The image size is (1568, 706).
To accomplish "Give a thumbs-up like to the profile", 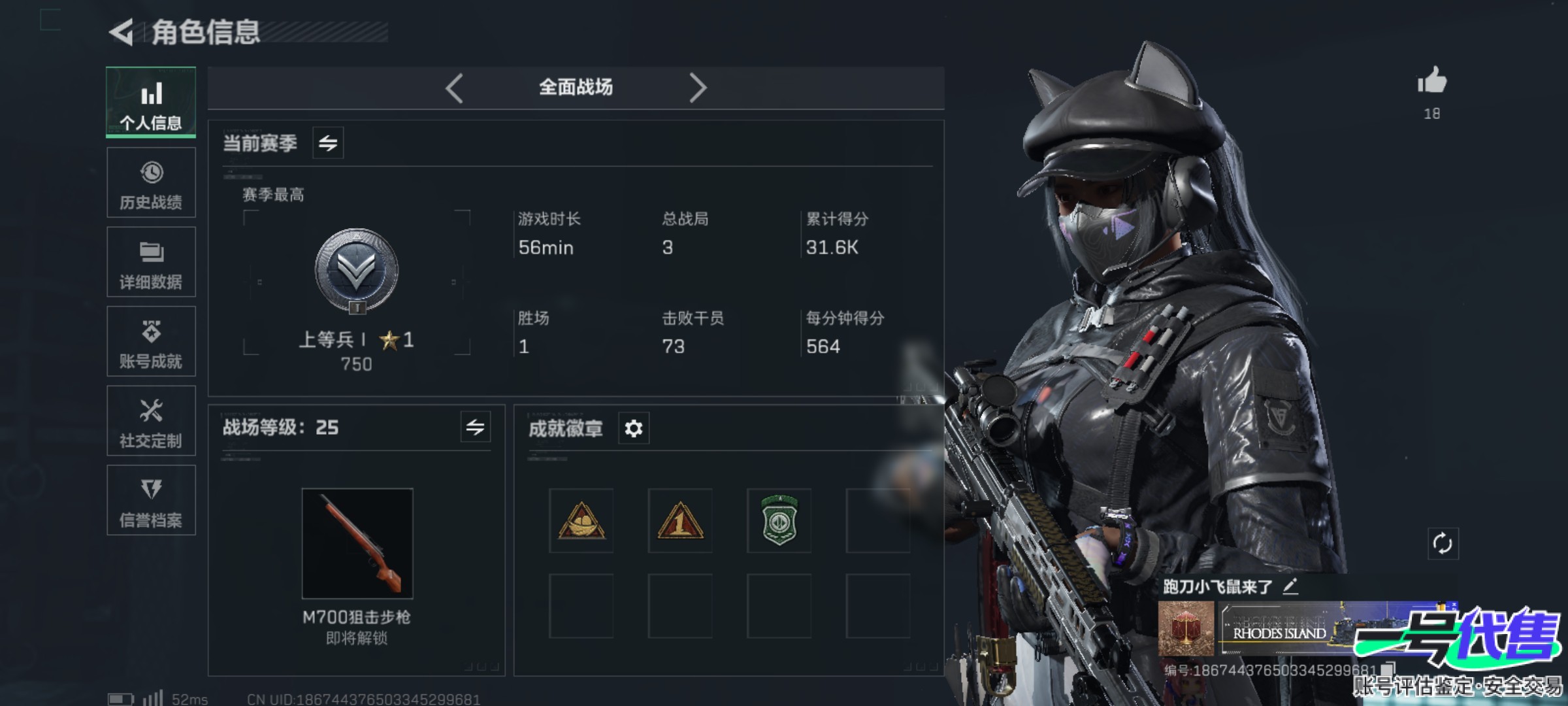I will pyautogui.click(x=1432, y=82).
